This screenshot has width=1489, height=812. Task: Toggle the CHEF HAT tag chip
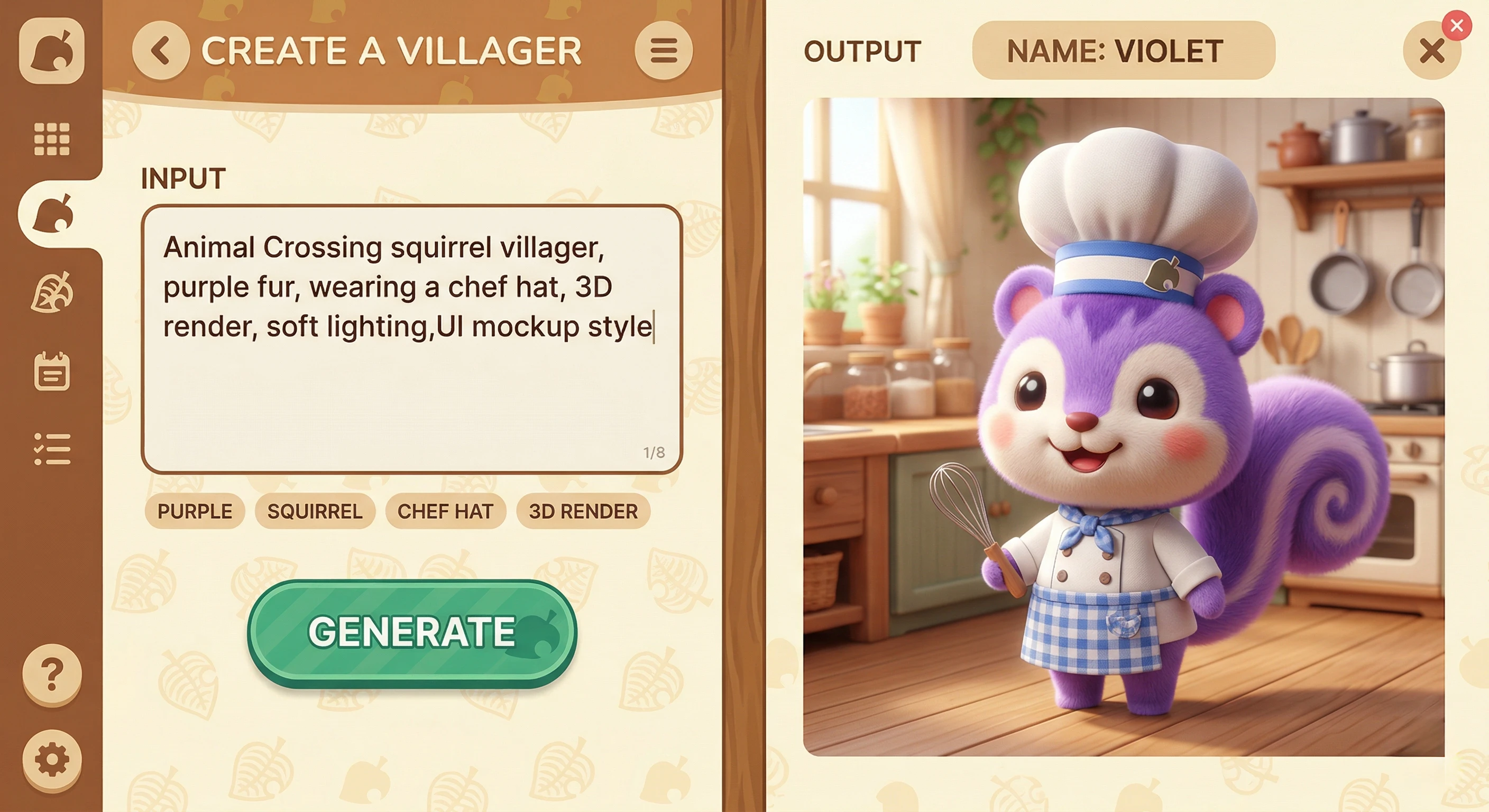coord(446,511)
